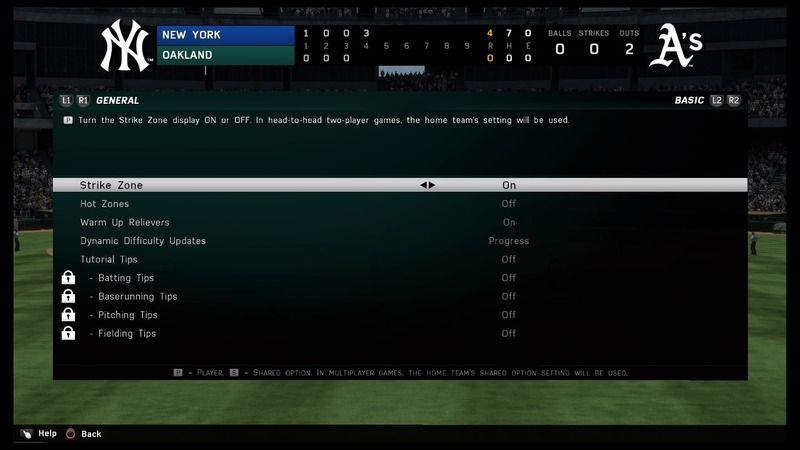The image size is (800, 450).
Task: Open the Help screen
Action: point(47,434)
